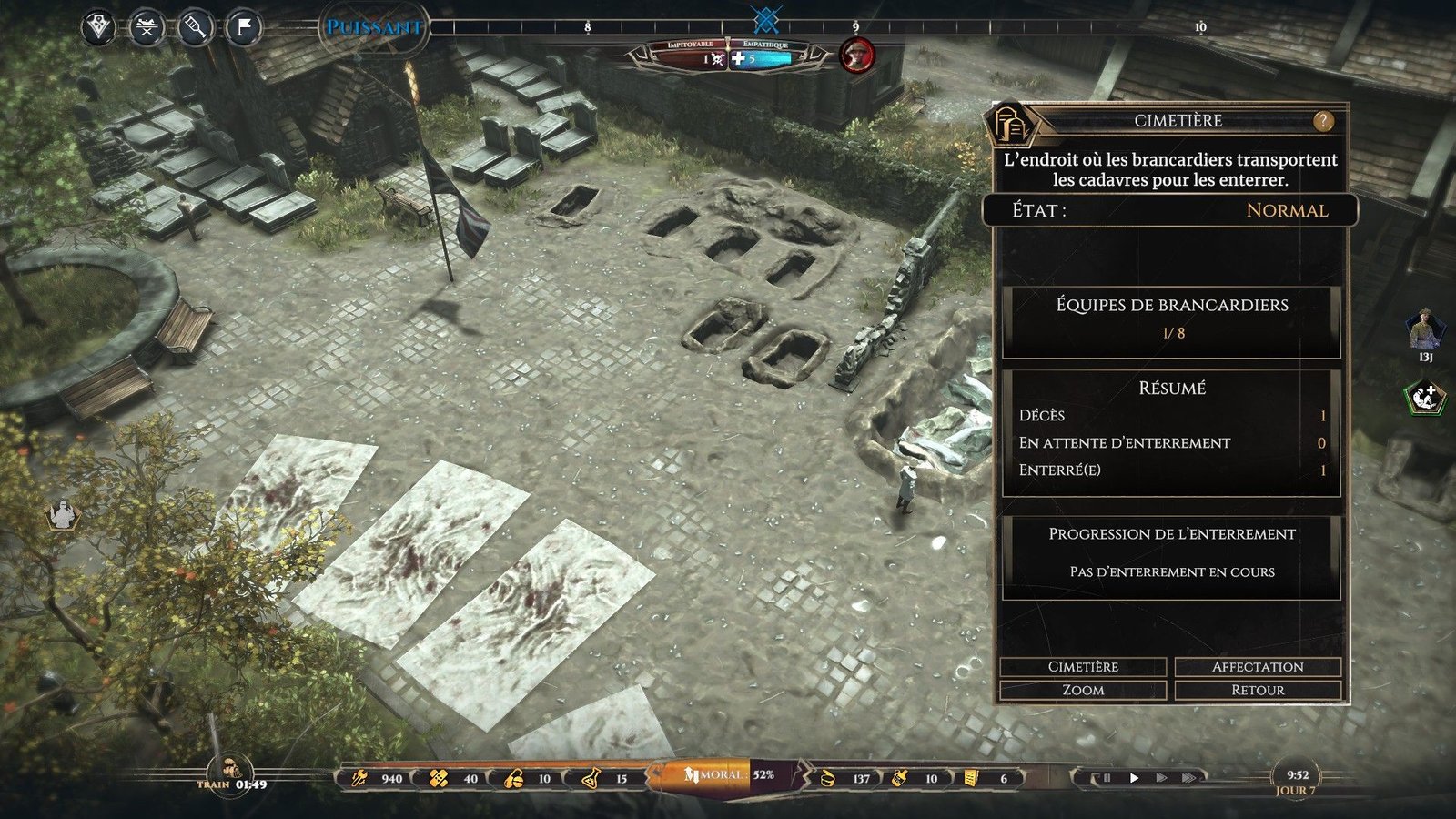The width and height of the screenshot is (1456, 819).
Task: Click the crutch icon in top bar
Action: coord(195,28)
